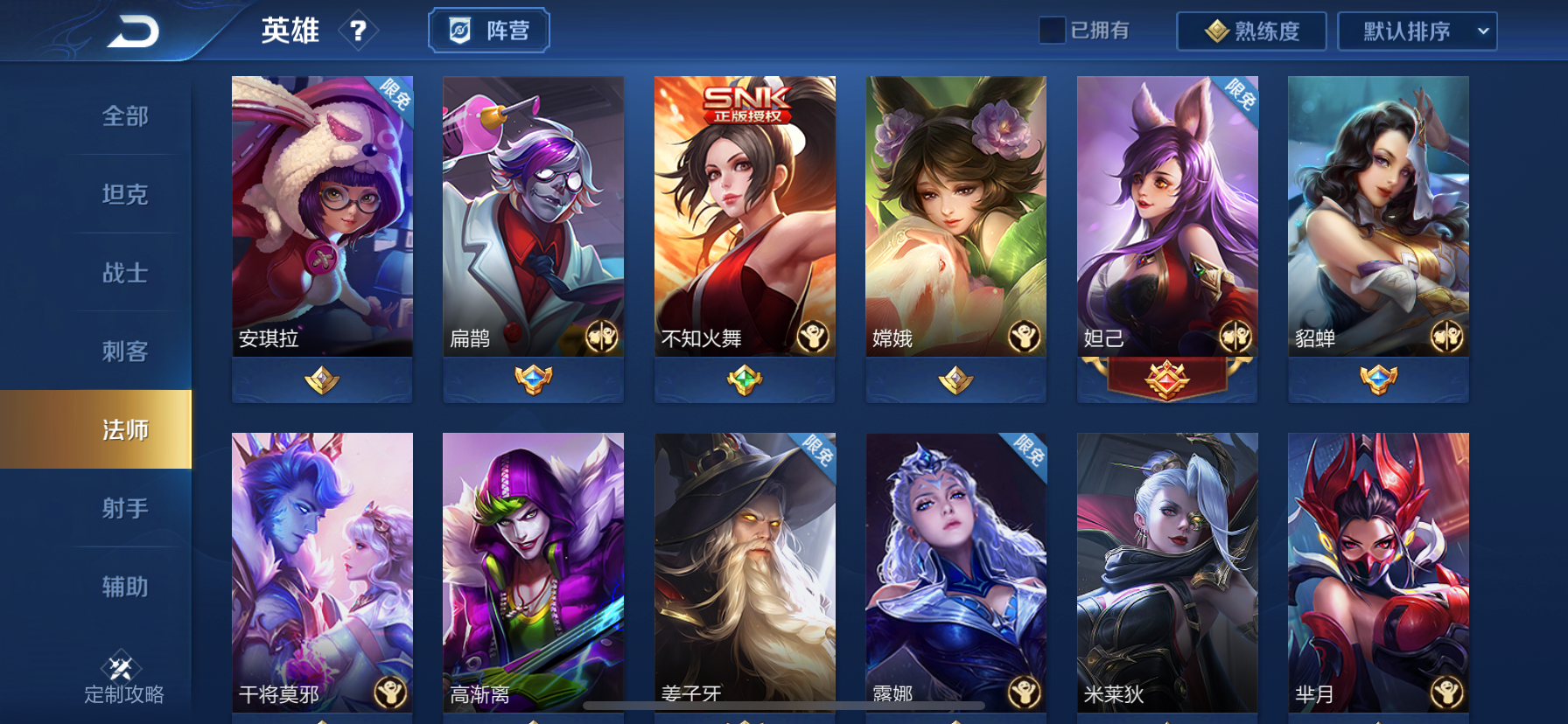
Task: Expand sort options via chevron arrow
Action: (1480, 31)
